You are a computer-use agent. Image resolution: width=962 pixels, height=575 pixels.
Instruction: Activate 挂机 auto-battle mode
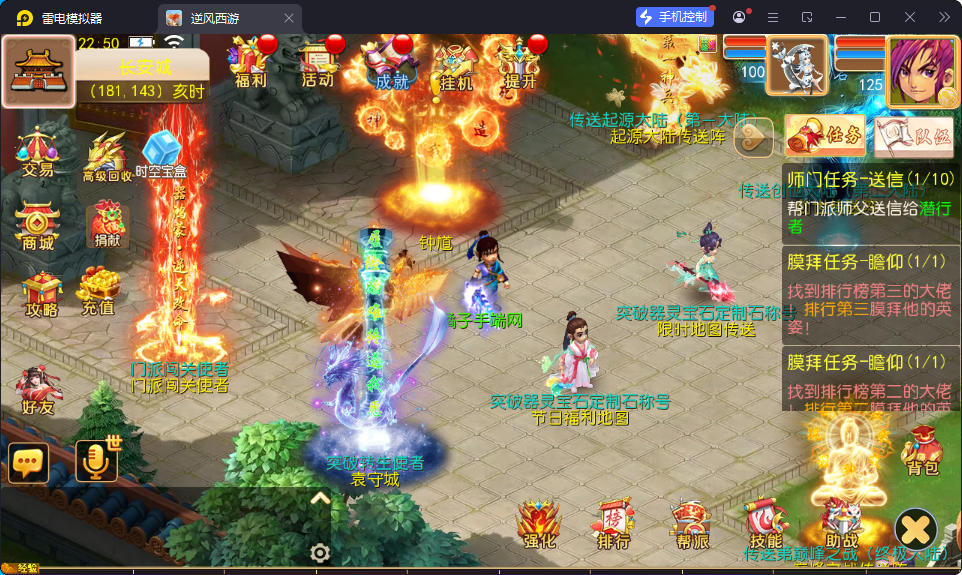[x=455, y=66]
